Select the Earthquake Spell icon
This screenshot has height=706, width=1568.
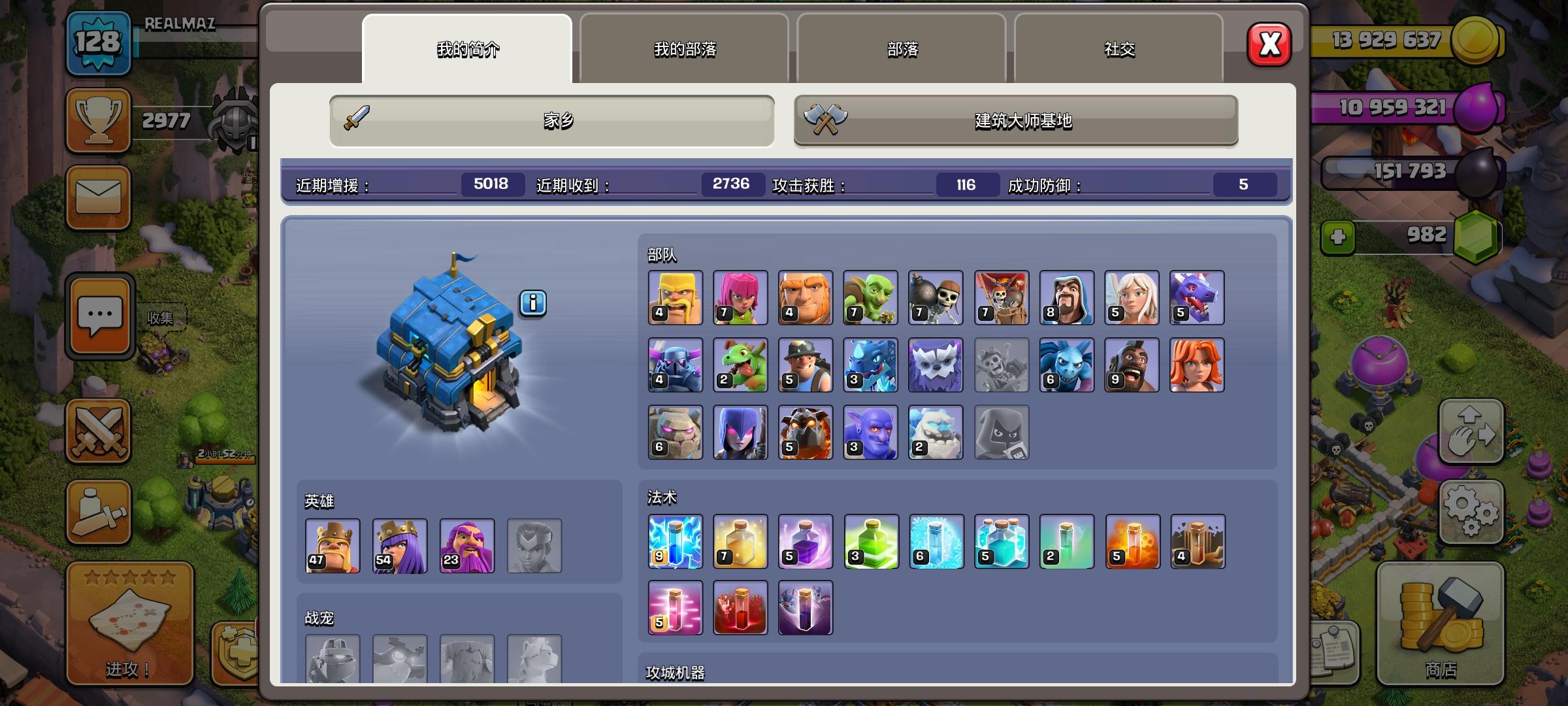tap(1198, 542)
